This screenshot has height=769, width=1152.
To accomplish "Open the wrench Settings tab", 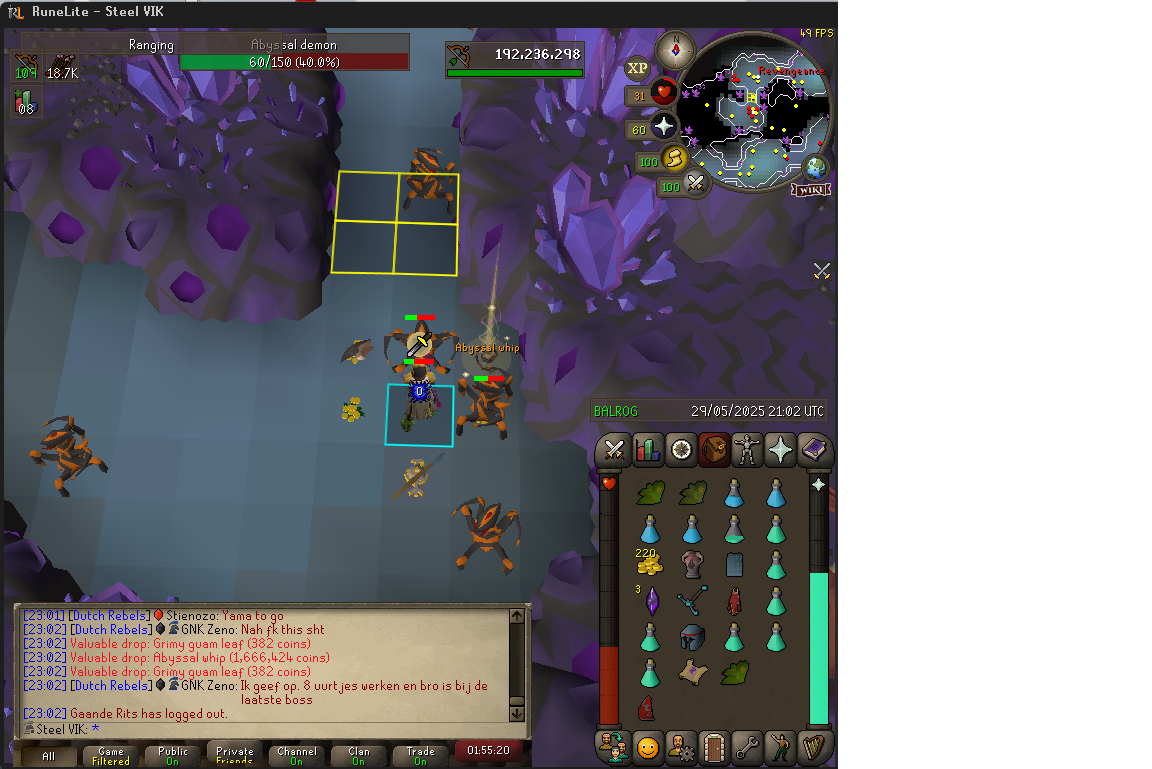I will pyautogui.click(x=746, y=747).
